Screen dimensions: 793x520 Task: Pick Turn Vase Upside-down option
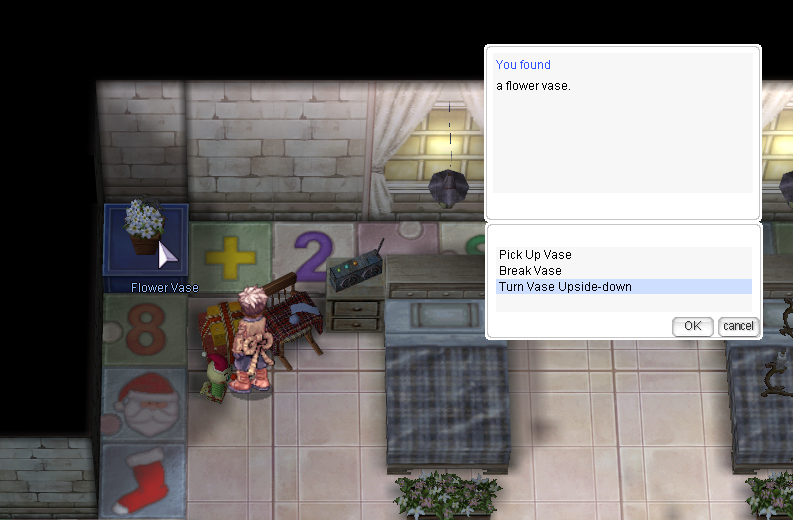pyautogui.click(x=565, y=287)
